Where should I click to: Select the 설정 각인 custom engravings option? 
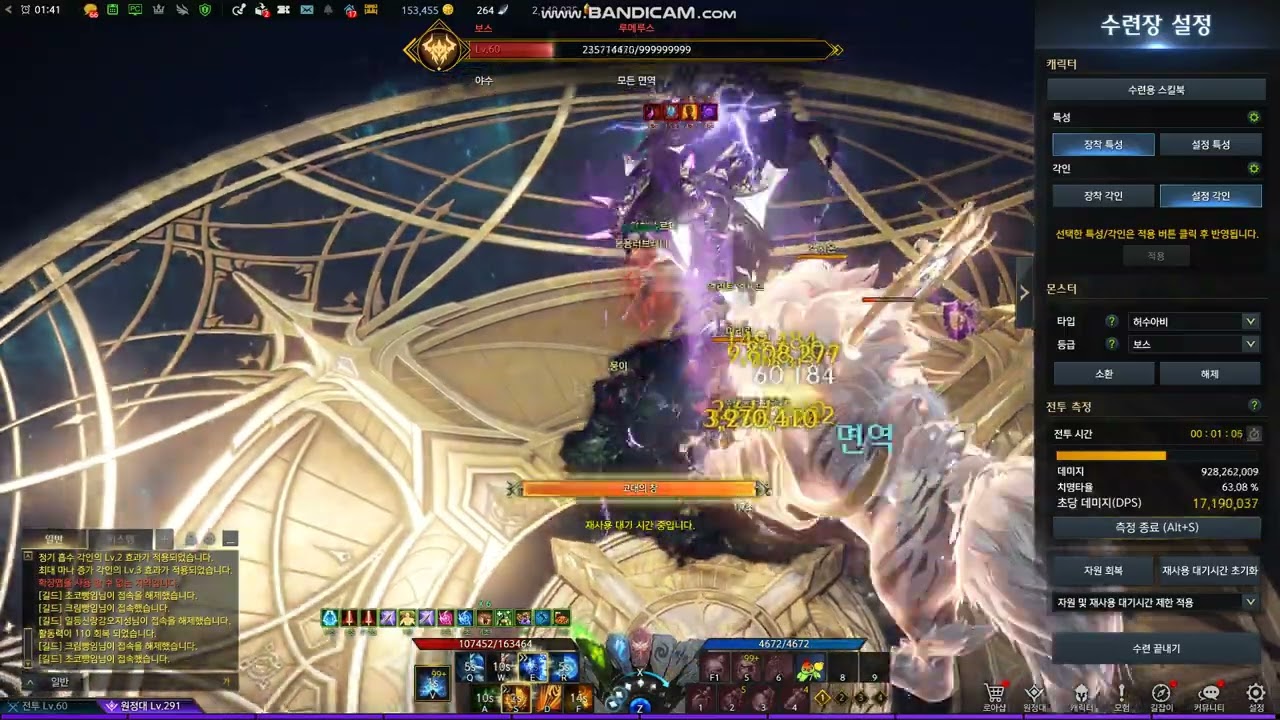tap(1210, 196)
